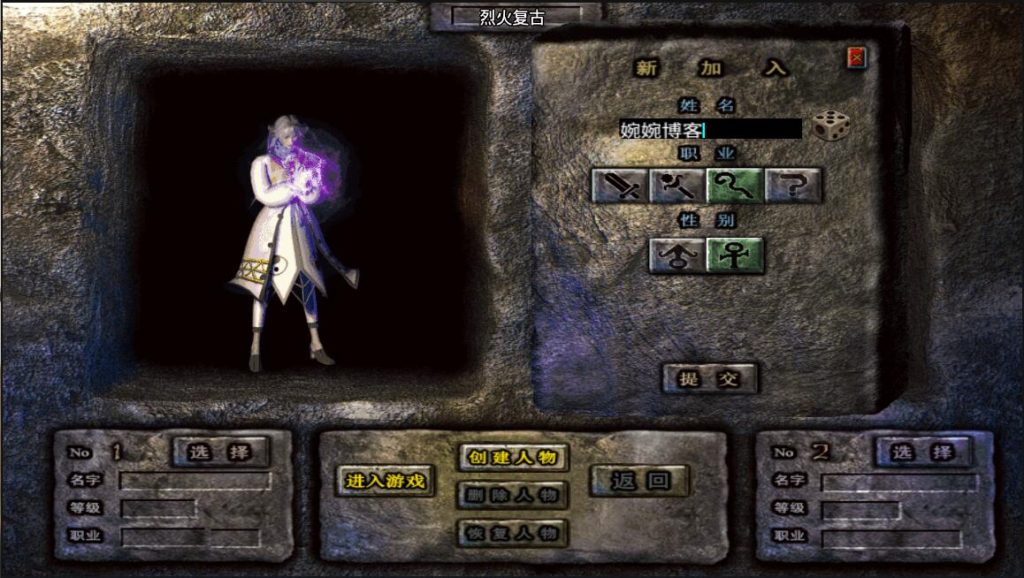This screenshot has width=1024, height=578.
Task: Go back with the 返回 button
Action: point(639,481)
